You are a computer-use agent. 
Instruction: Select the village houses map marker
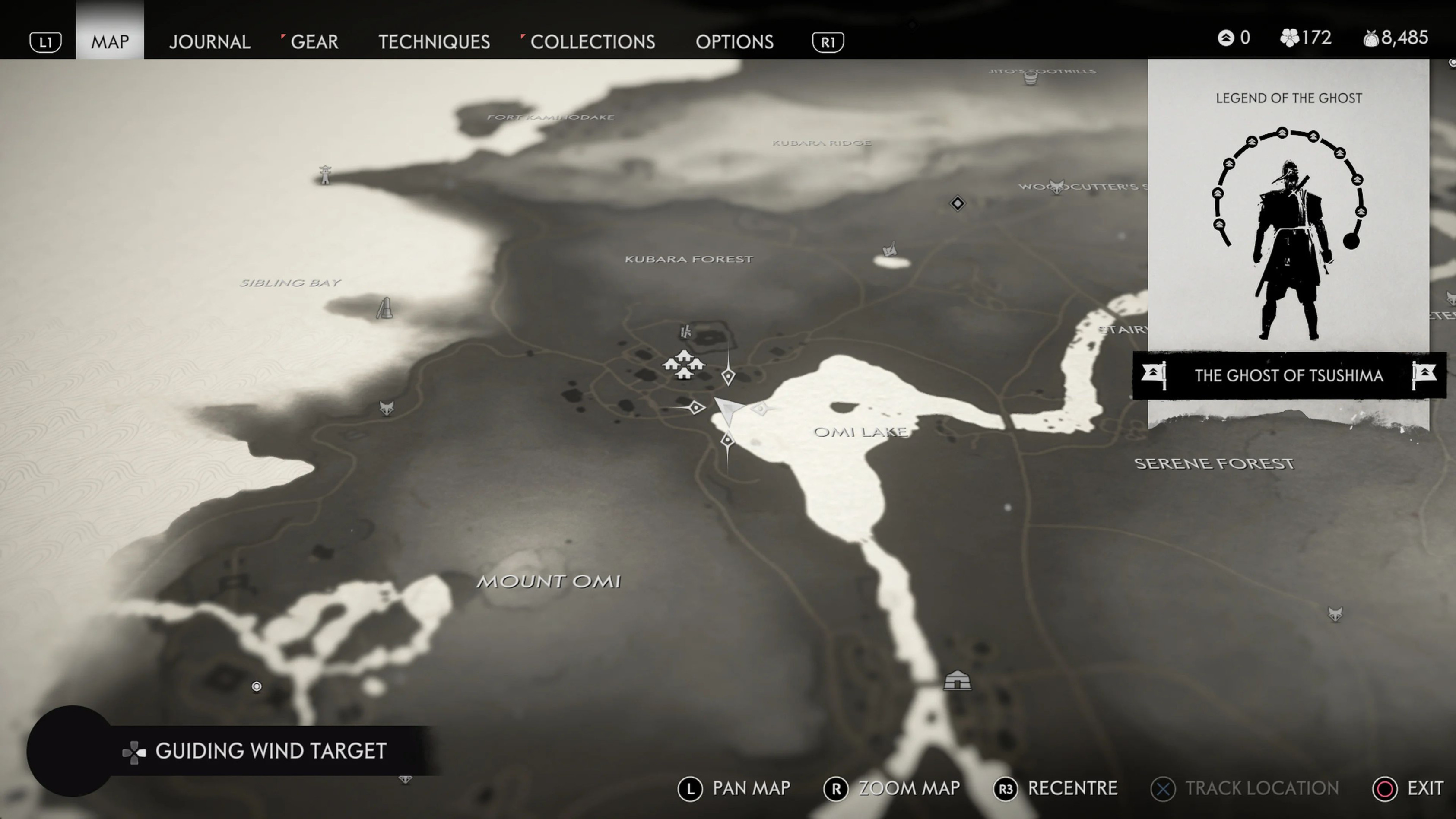[x=684, y=365]
